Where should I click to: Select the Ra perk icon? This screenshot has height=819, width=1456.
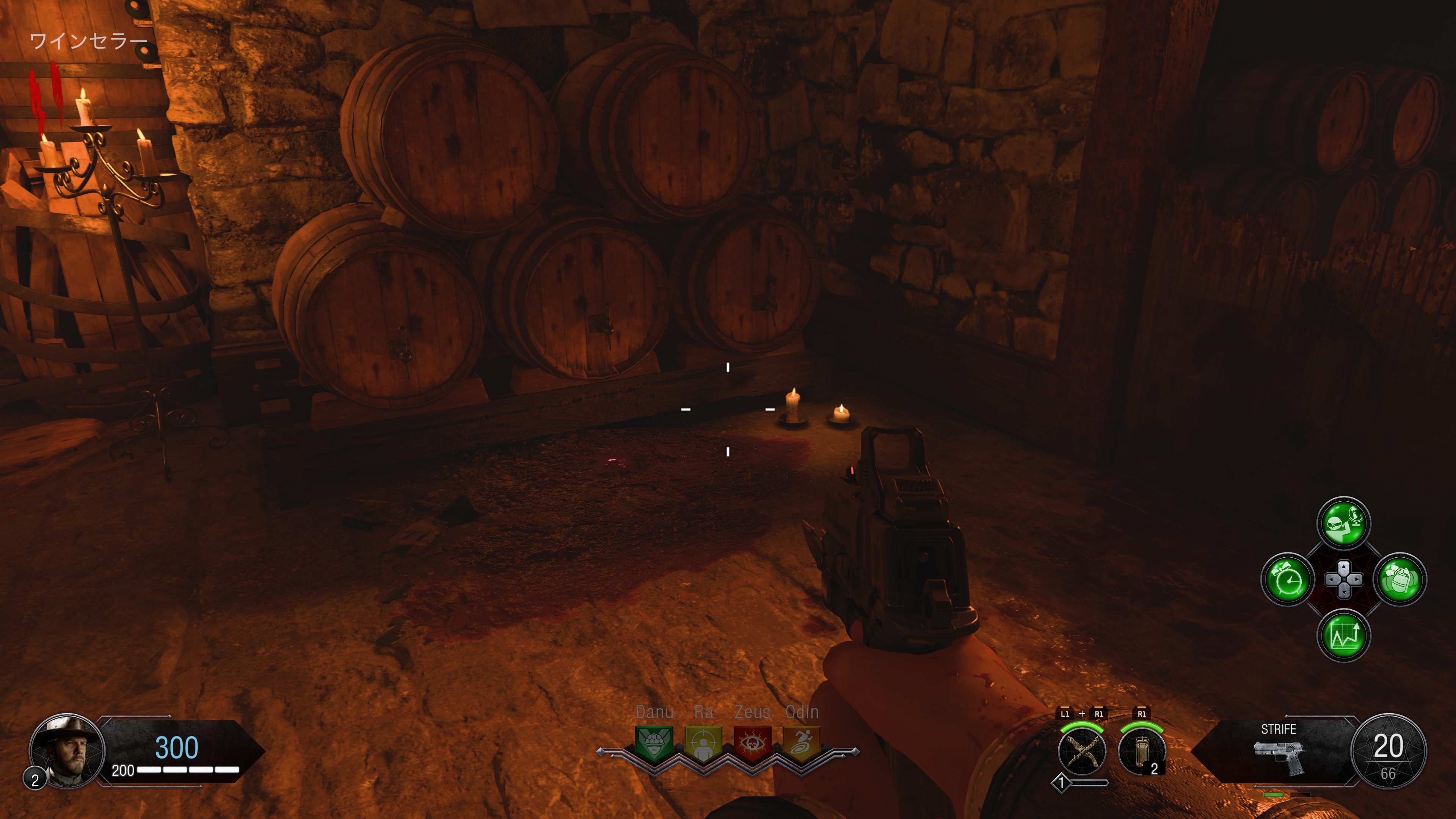703,743
